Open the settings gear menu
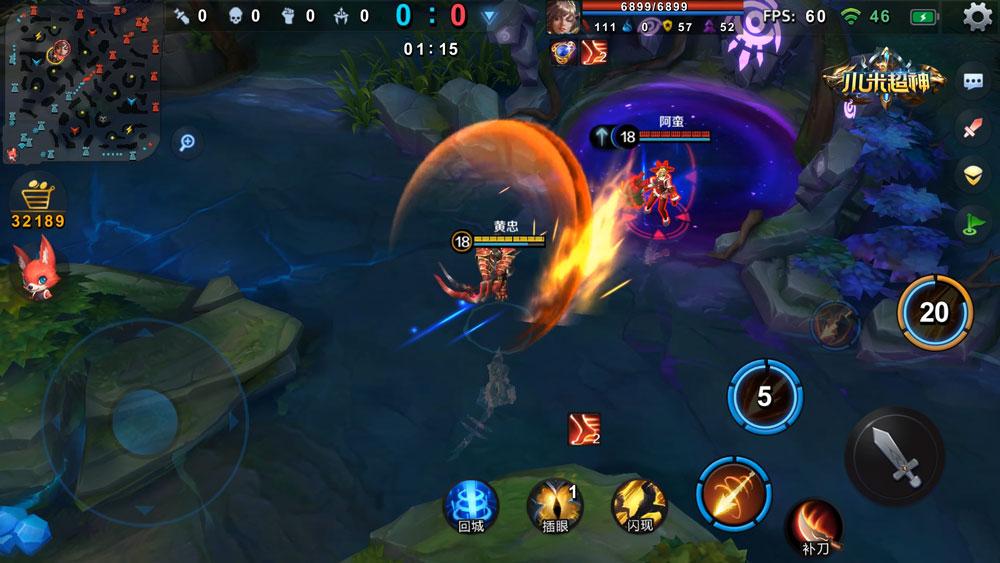Image resolution: width=1000 pixels, height=563 pixels. (x=977, y=16)
